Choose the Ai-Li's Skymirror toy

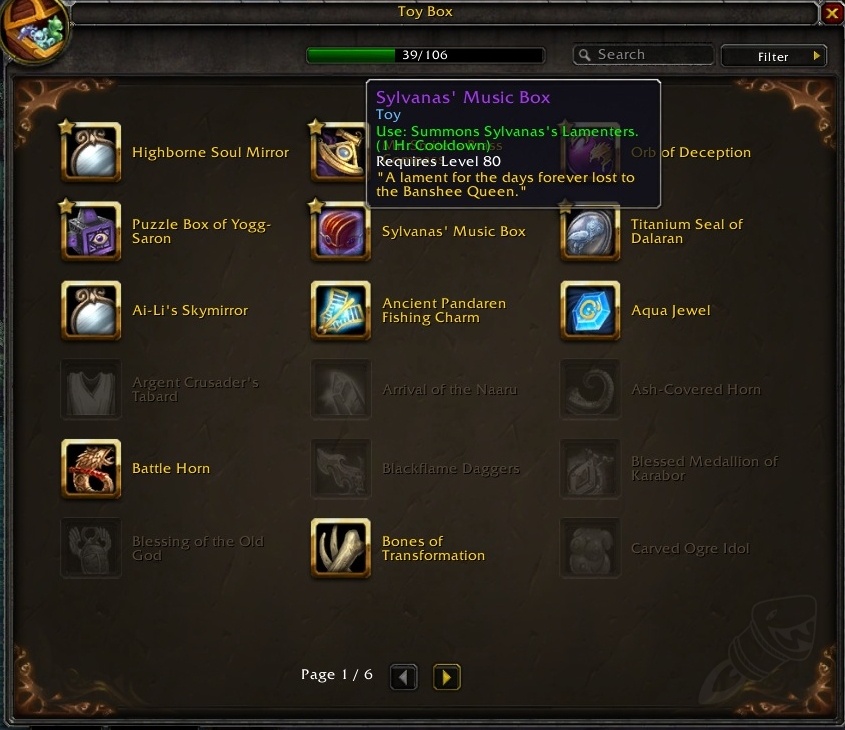click(x=91, y=310)
